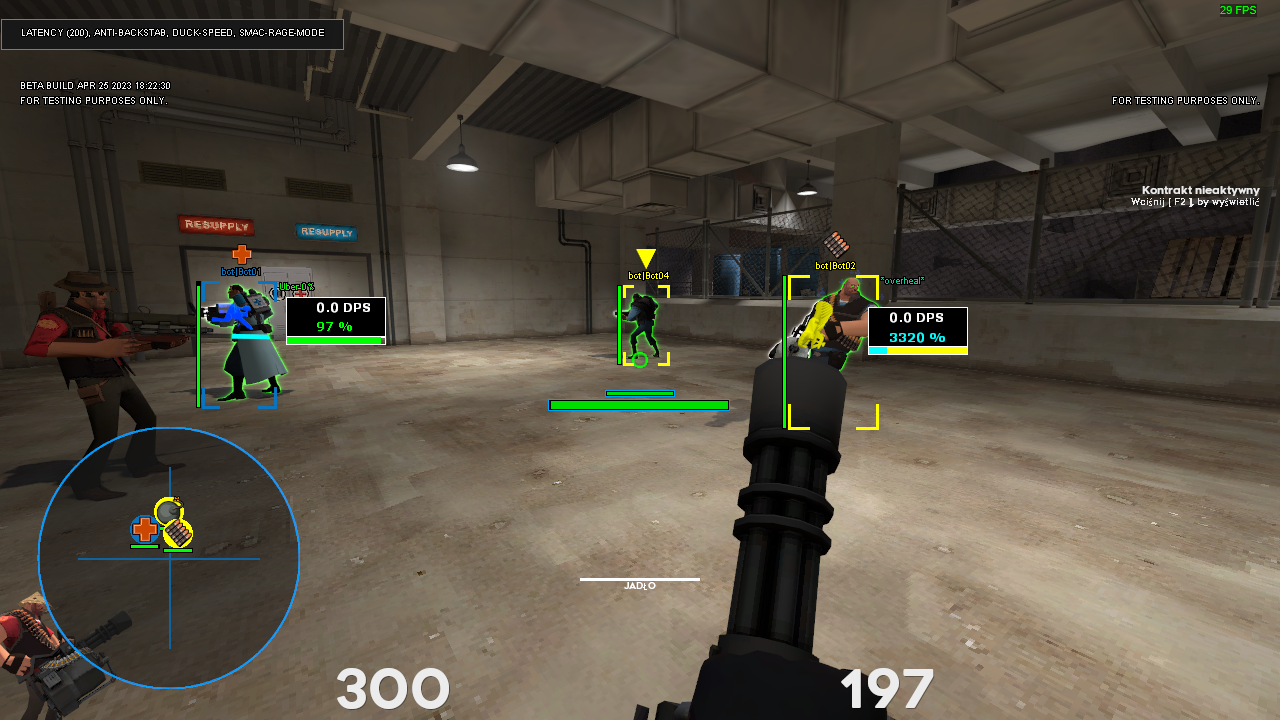
Task: Click the ammo box icon above bot|Bot02
Action: 838,243
